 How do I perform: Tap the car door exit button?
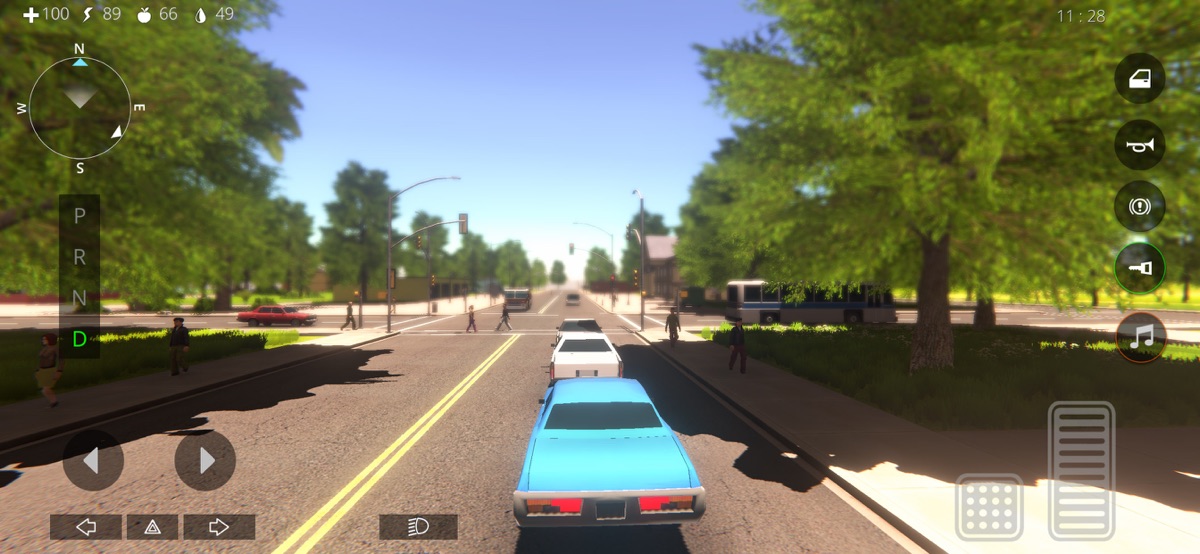tap(1140, 79)
